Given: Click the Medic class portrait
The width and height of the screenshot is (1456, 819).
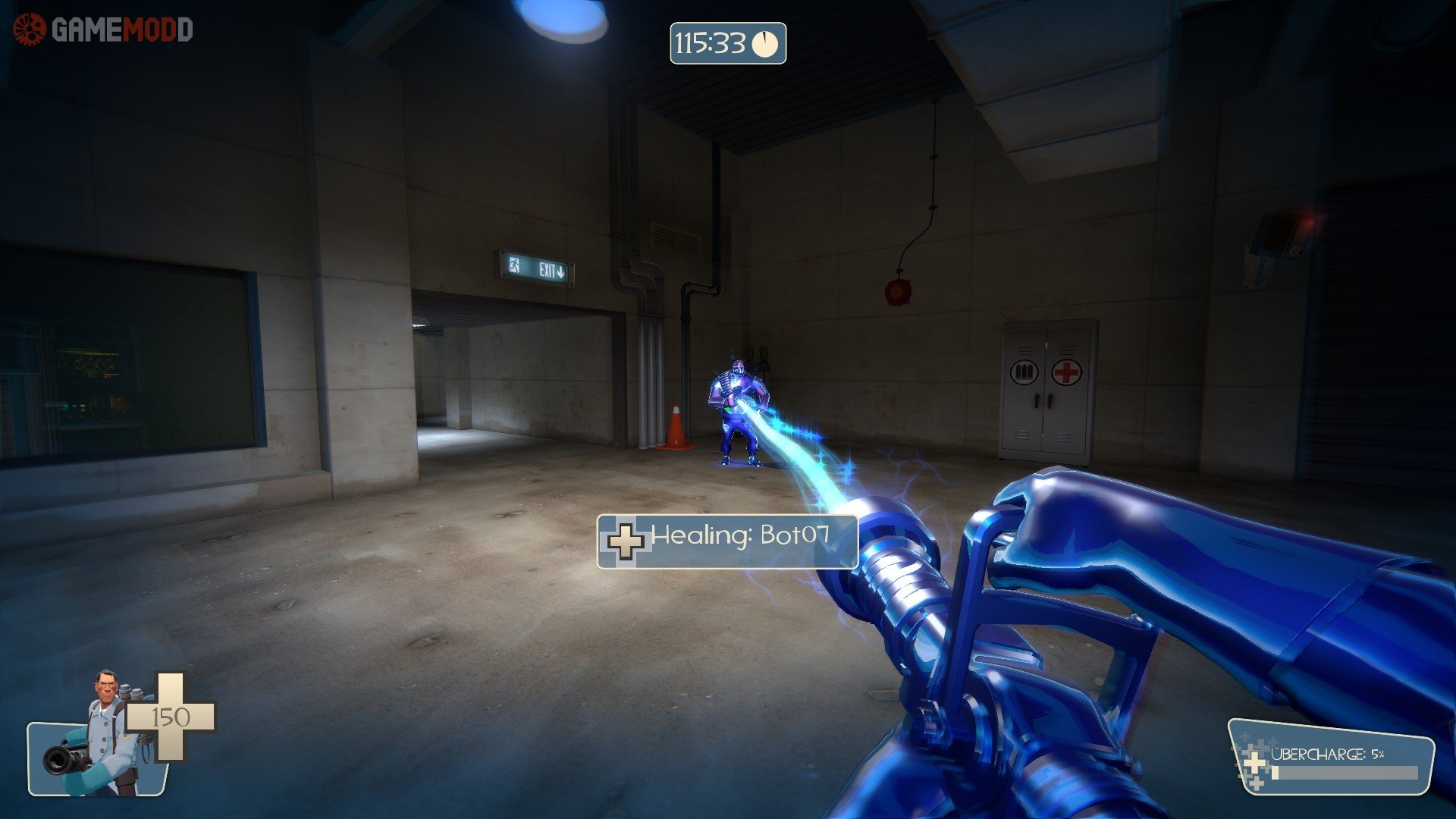Looking at the screenshot, I should click(99, 736).
